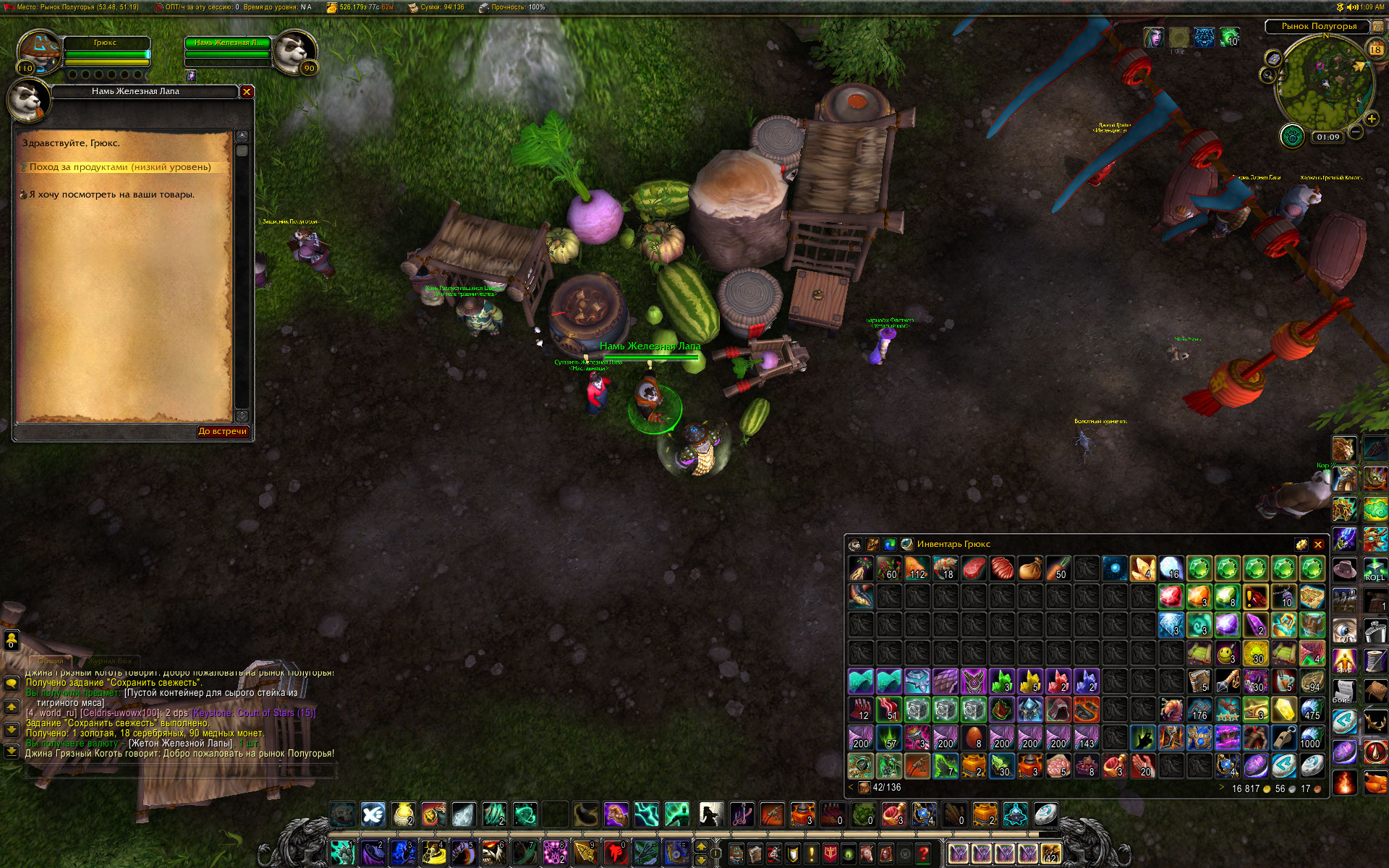Select the brain item stack of 5
The width and height of the screenshot is (1389, 868).
pyautogui.click(x=1058, y=765)
